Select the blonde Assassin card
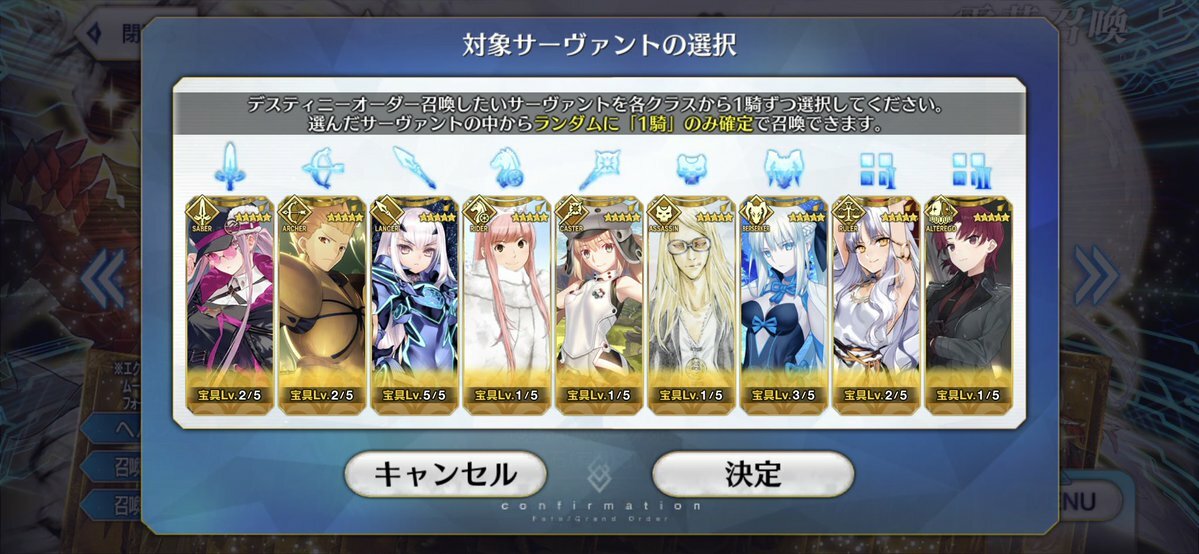The height and width of the screenshot is (554, 1199). [691, 300]
